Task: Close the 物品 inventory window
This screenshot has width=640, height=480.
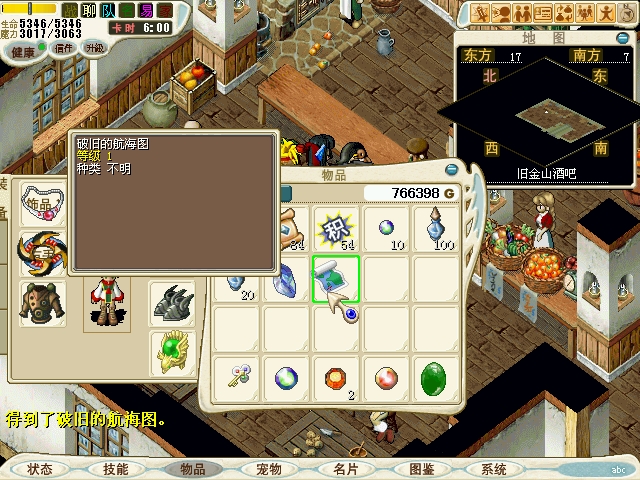Action: (452, 170)
